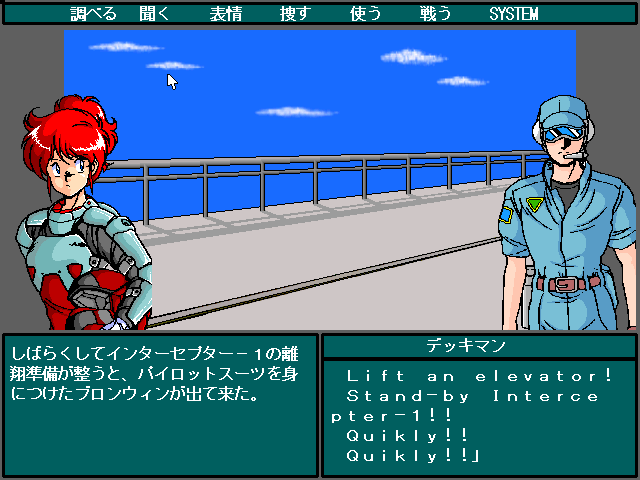Open the 表情 (Expression) command

pos(225,14)
